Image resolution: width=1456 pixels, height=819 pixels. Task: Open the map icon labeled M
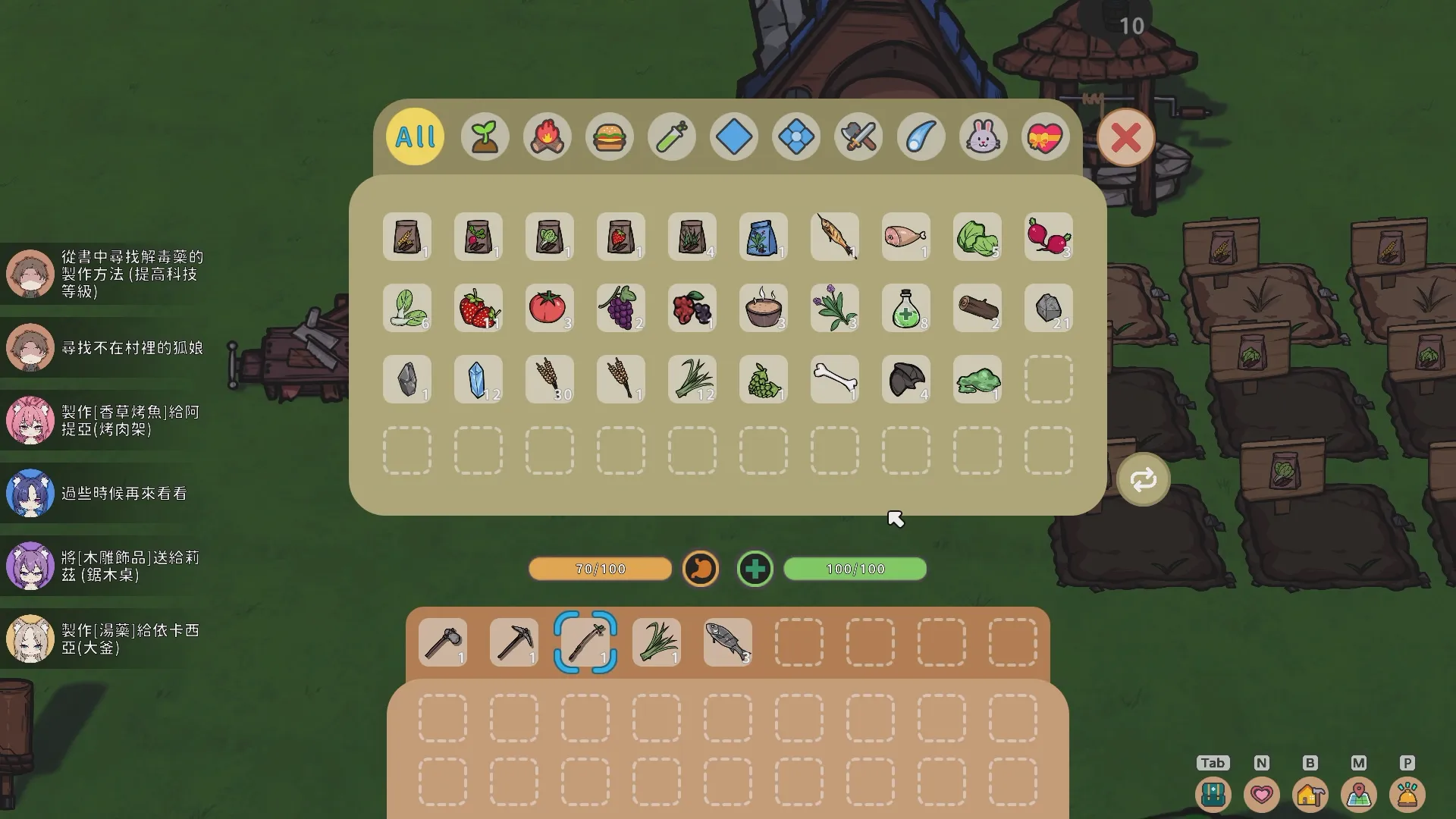click(x=1358, y=794)
